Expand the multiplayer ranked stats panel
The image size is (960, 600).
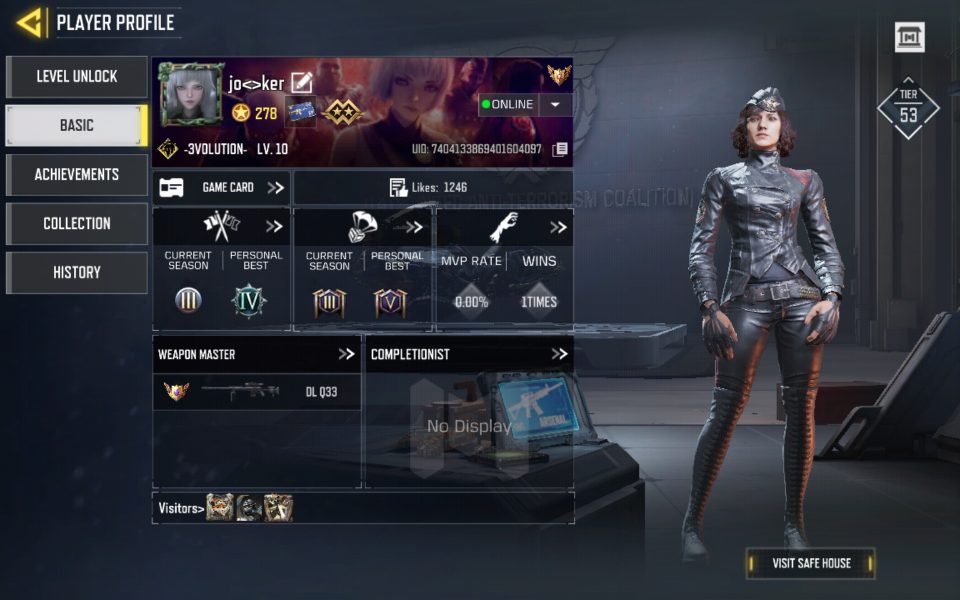point(274,227)
